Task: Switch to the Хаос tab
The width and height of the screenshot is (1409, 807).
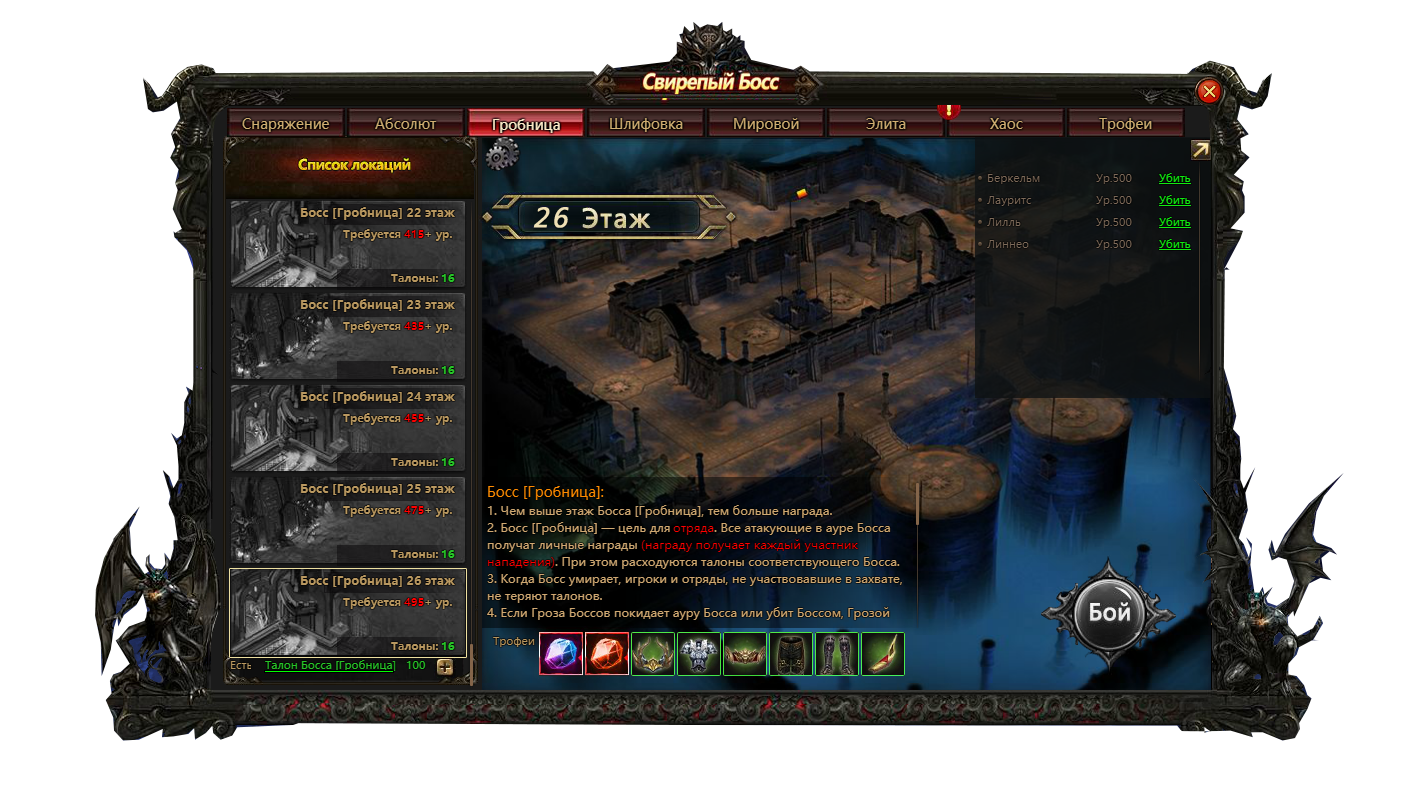Action: click(1005, 124)
